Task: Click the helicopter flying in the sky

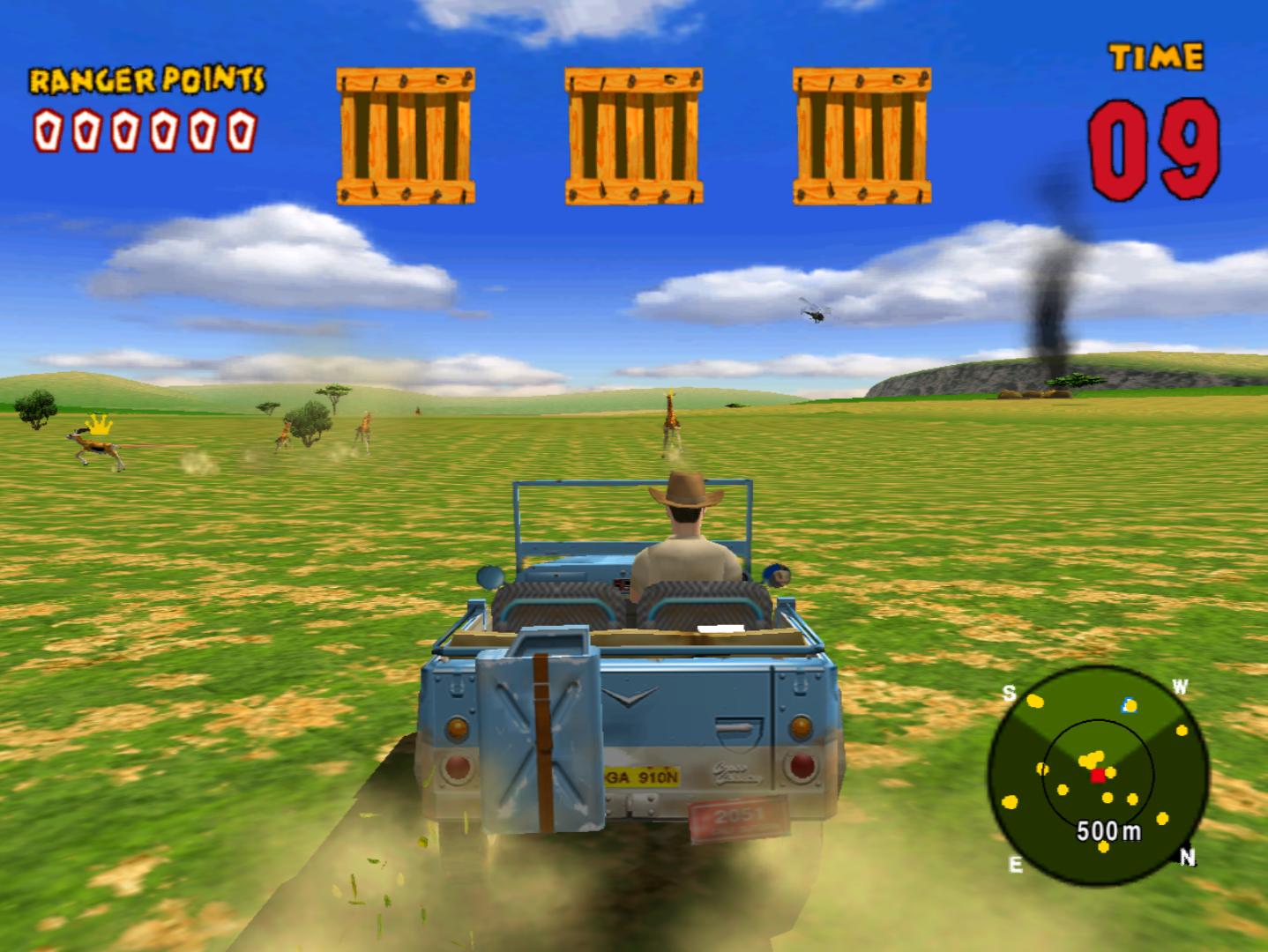Action: 816,313
